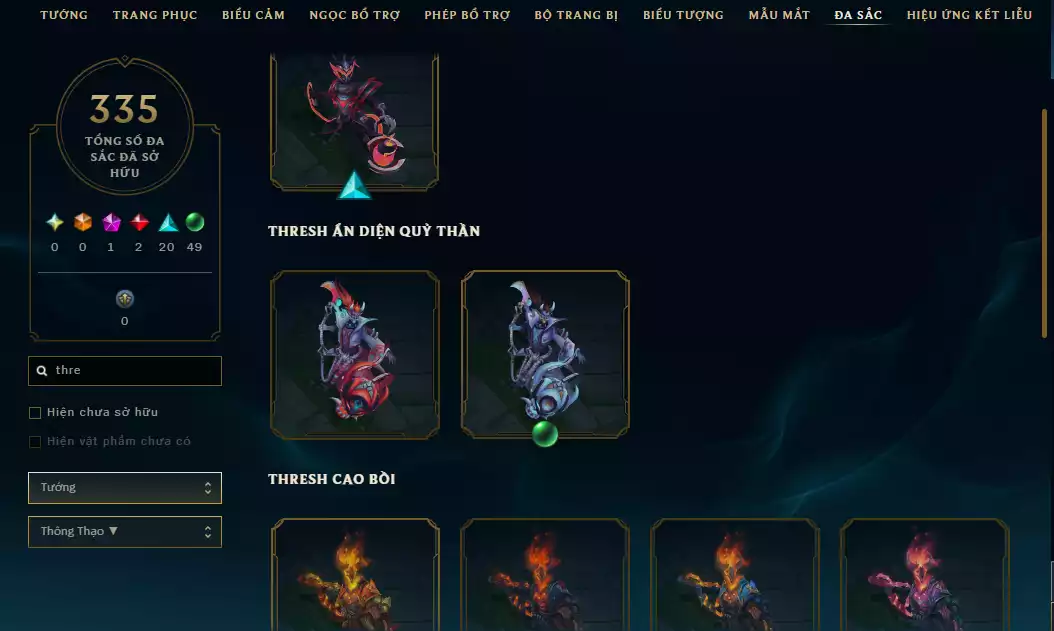Go to the Biểu Cảm tab
Viewport: 1054px width, 631px height.
pyautogui.click(x=253, y=15)
